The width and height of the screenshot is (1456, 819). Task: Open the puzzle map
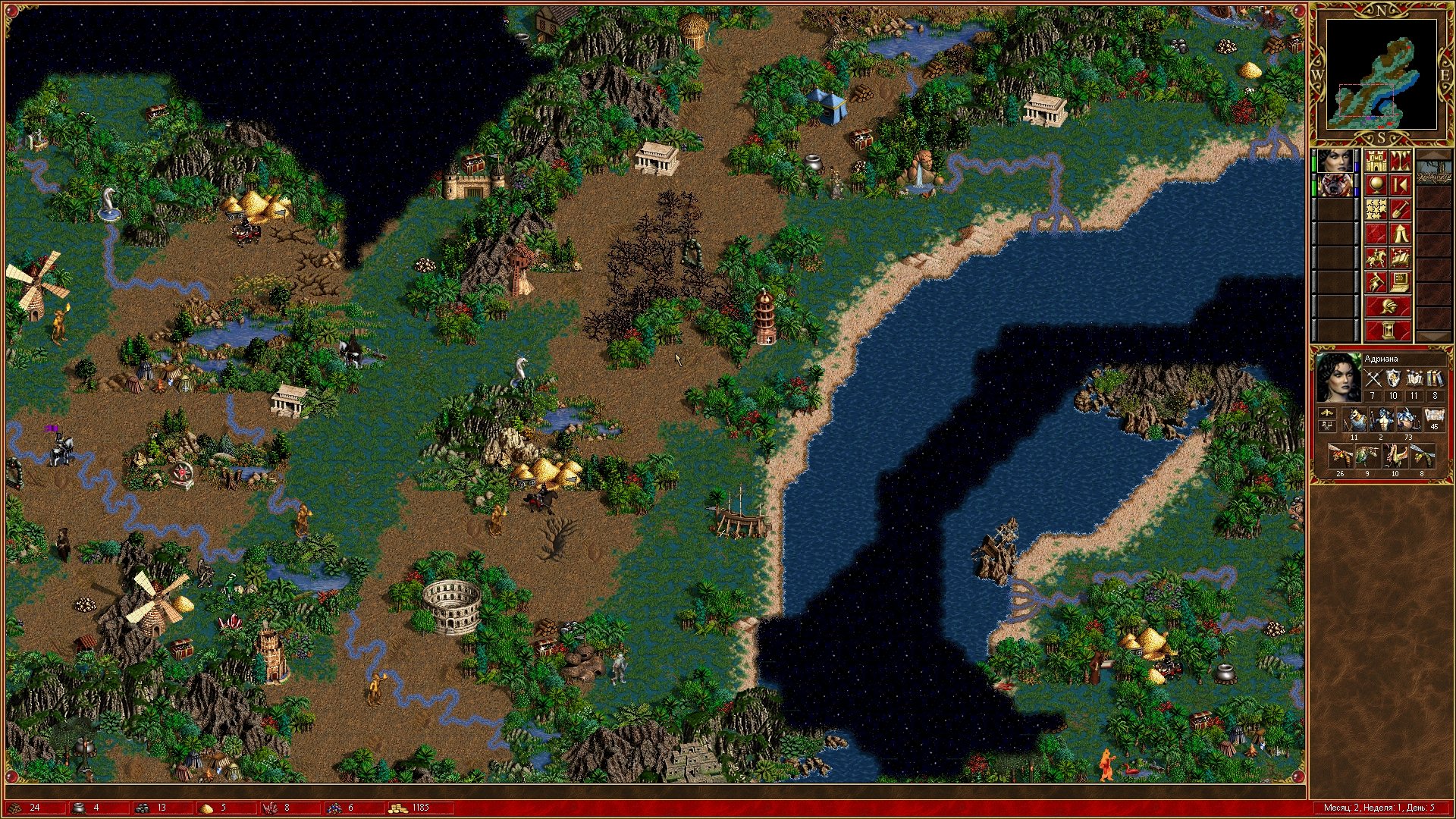[x=1376, y=209]
